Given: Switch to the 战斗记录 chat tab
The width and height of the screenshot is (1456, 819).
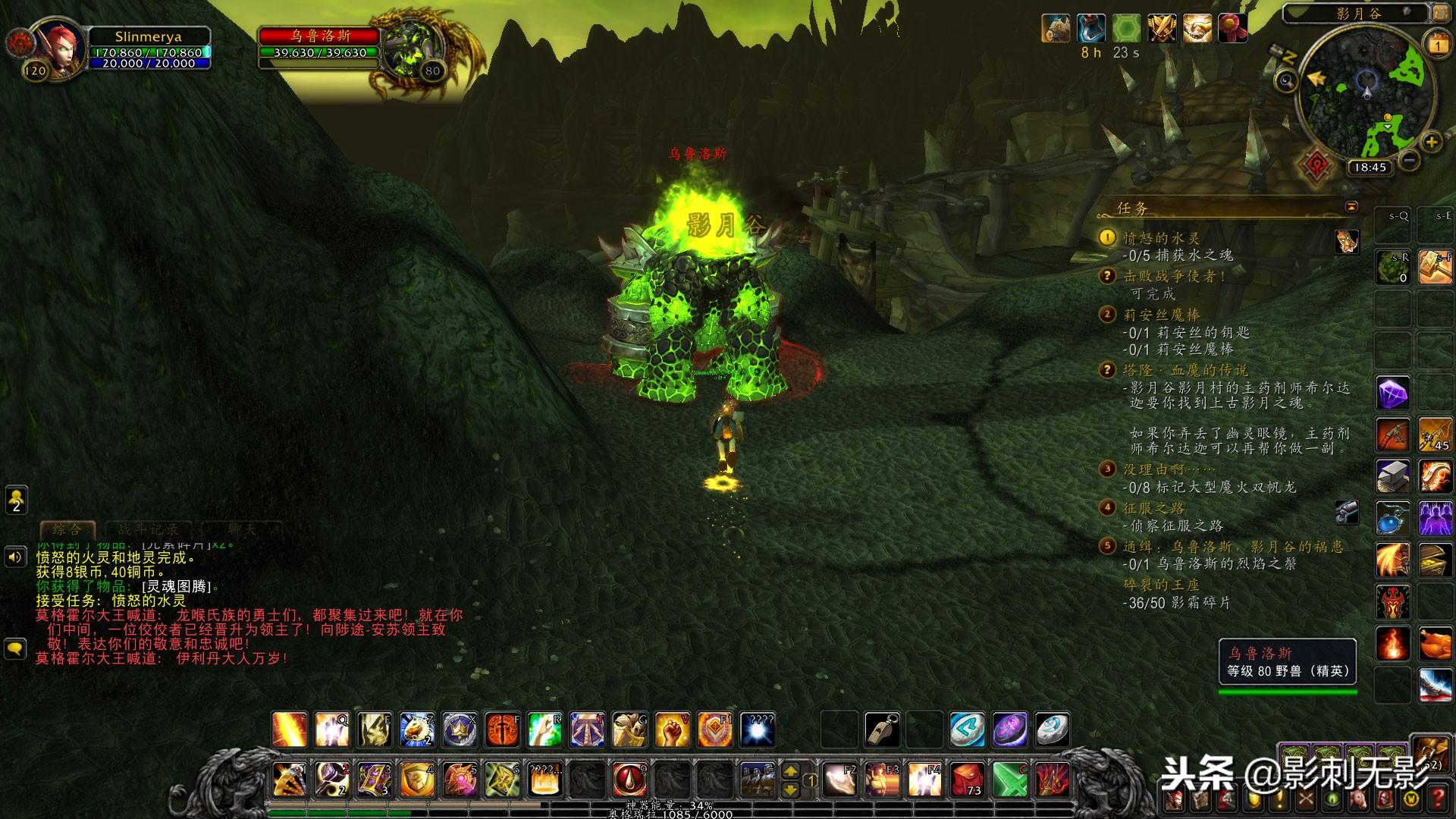Looking at the screenshot, I should point(149,529).
